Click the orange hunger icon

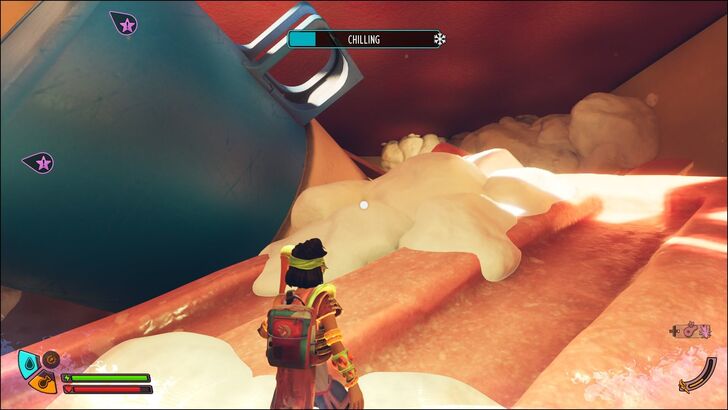(41, 382)
